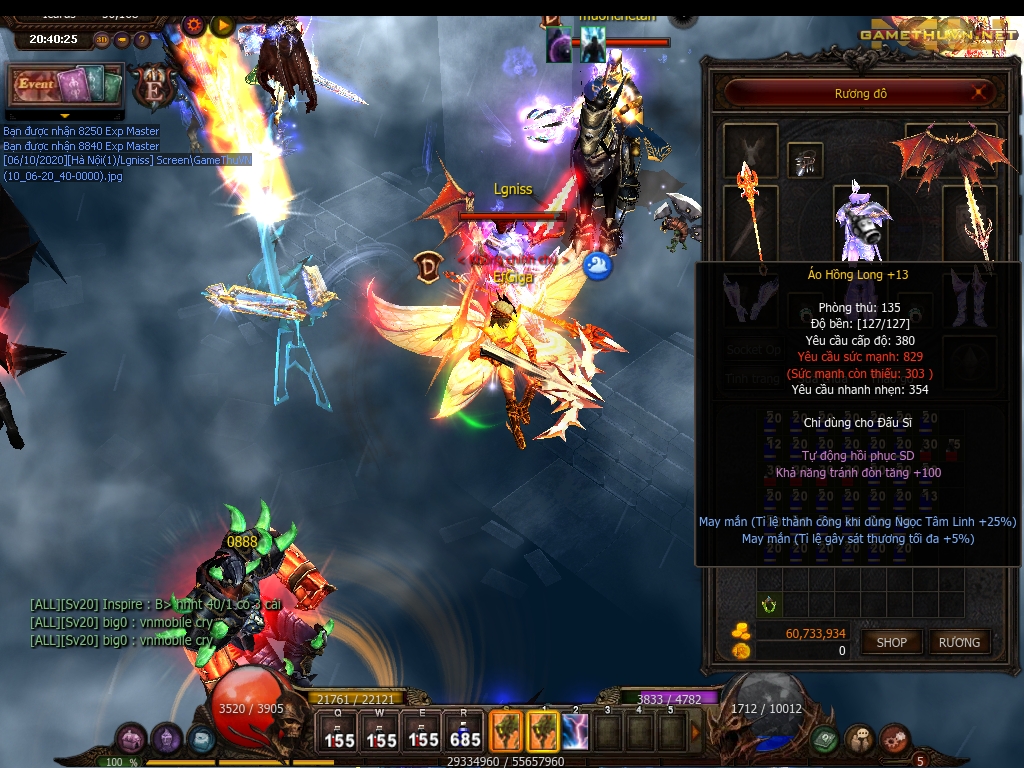1024x768 pixels.
Task: Select the equipped Áo Hồng Long armor slot
Action: [x=860, y=218]
